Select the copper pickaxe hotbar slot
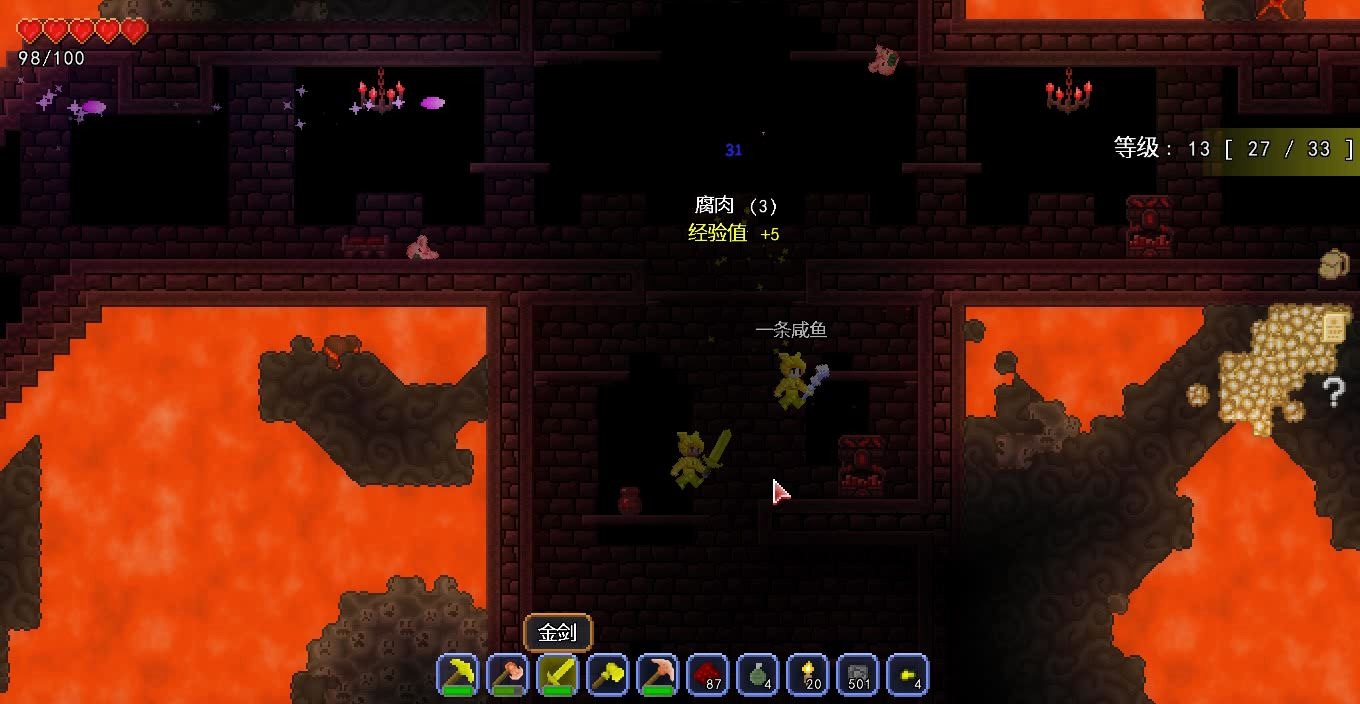This screenshot has width=1360, height=704. (x=658, y=675)
